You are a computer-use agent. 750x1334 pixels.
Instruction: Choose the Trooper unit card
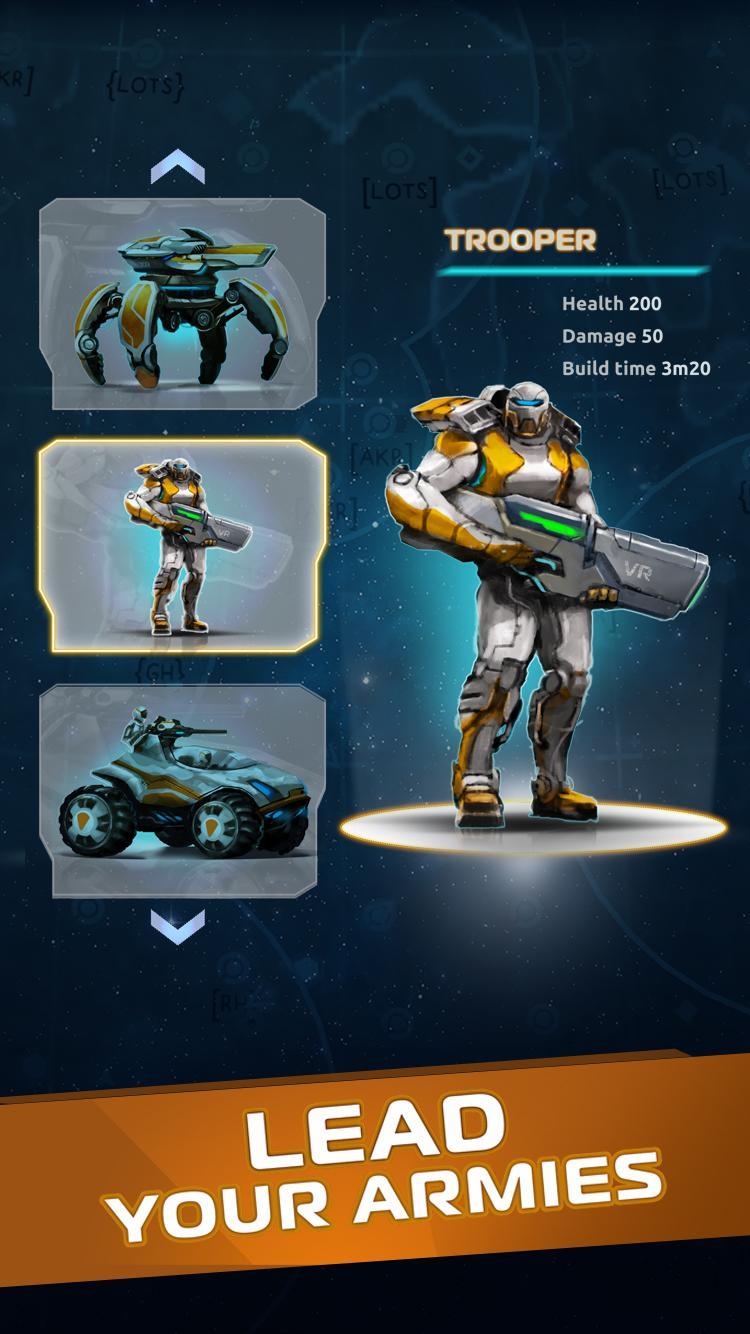coord(182,546)
